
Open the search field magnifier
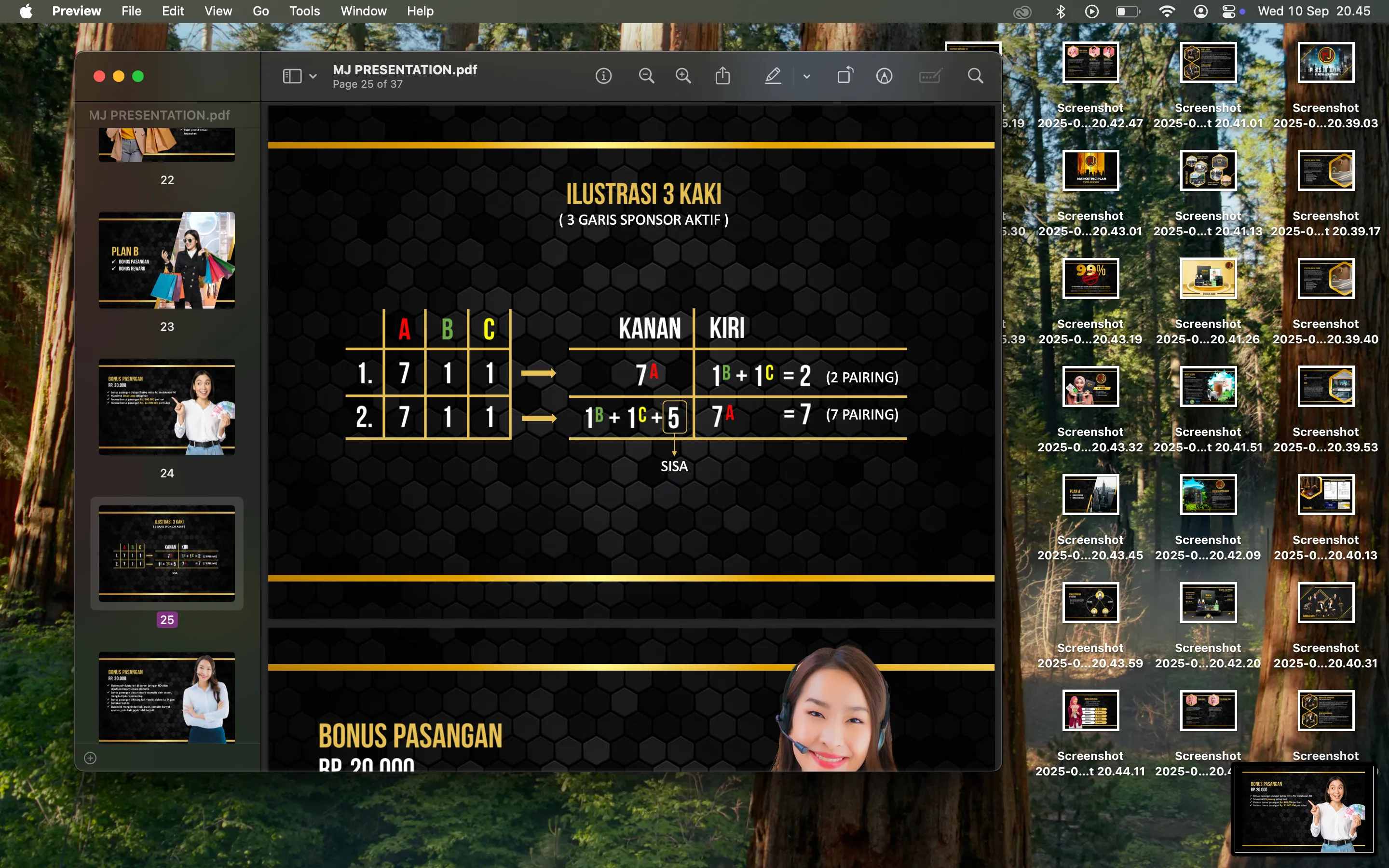pyautogui.click(x=975, y=76)
